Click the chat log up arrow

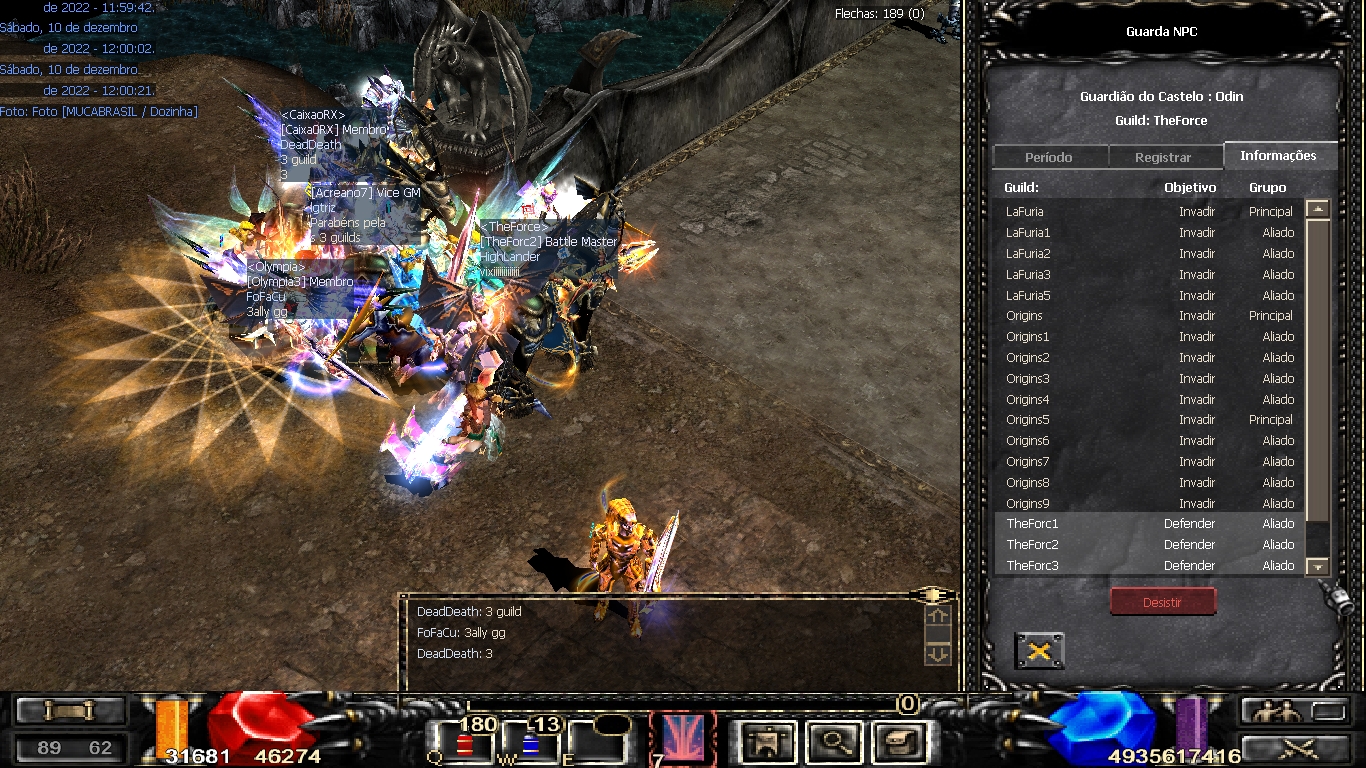pyautogui.click(x=938, y=618)
